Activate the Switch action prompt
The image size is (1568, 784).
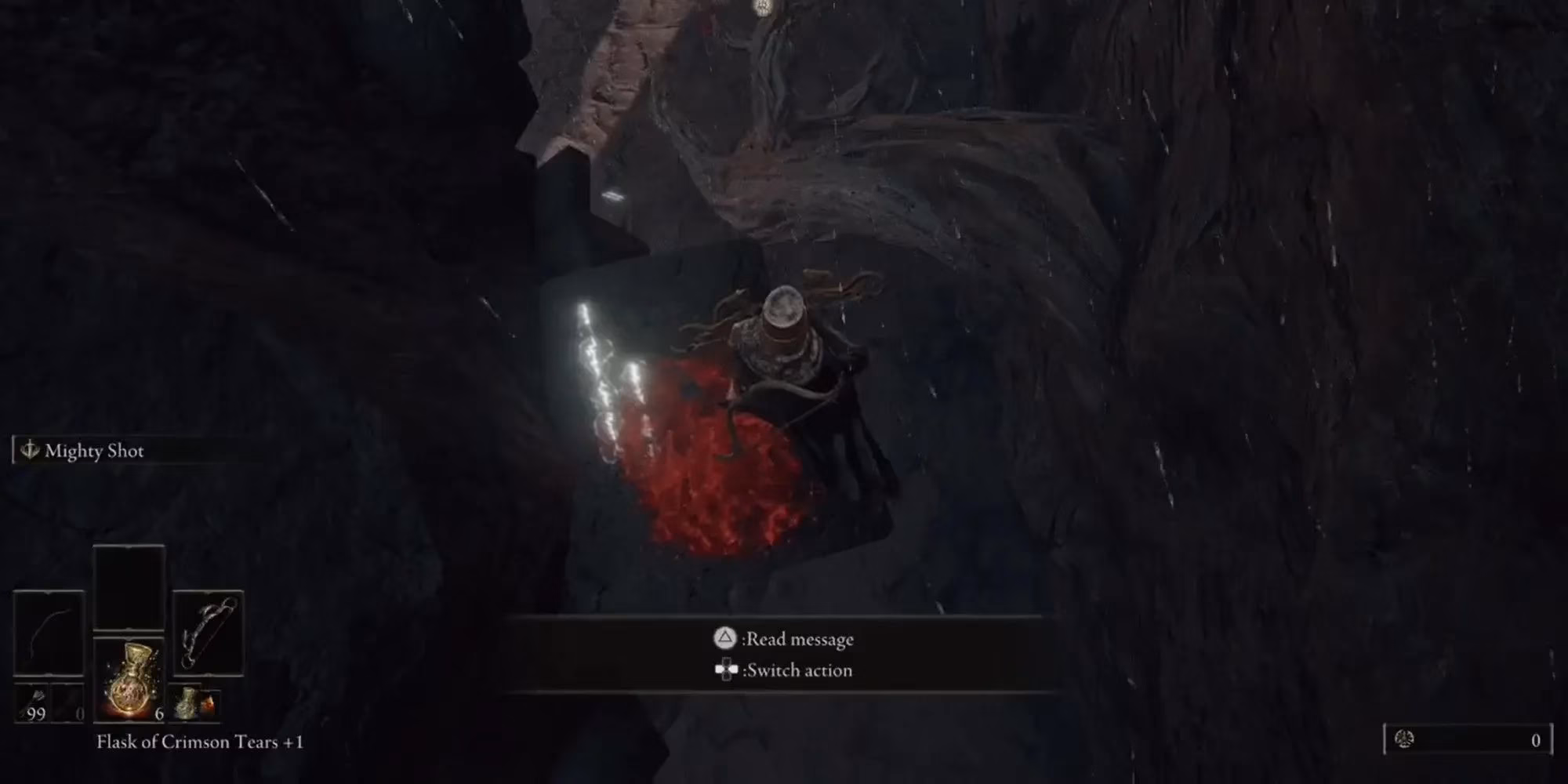799,670
